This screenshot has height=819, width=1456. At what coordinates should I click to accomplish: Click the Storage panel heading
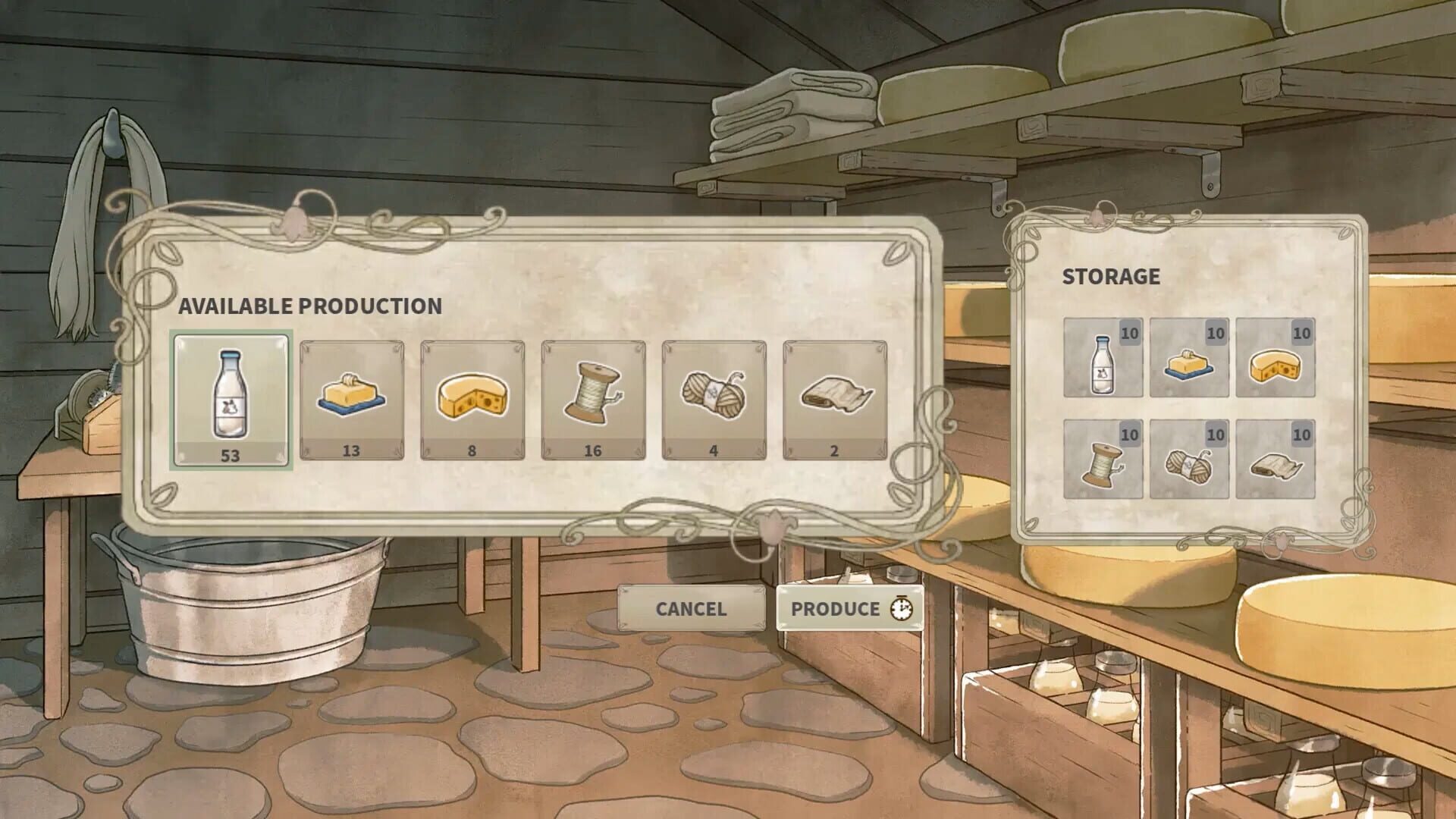click(1111, 276)
